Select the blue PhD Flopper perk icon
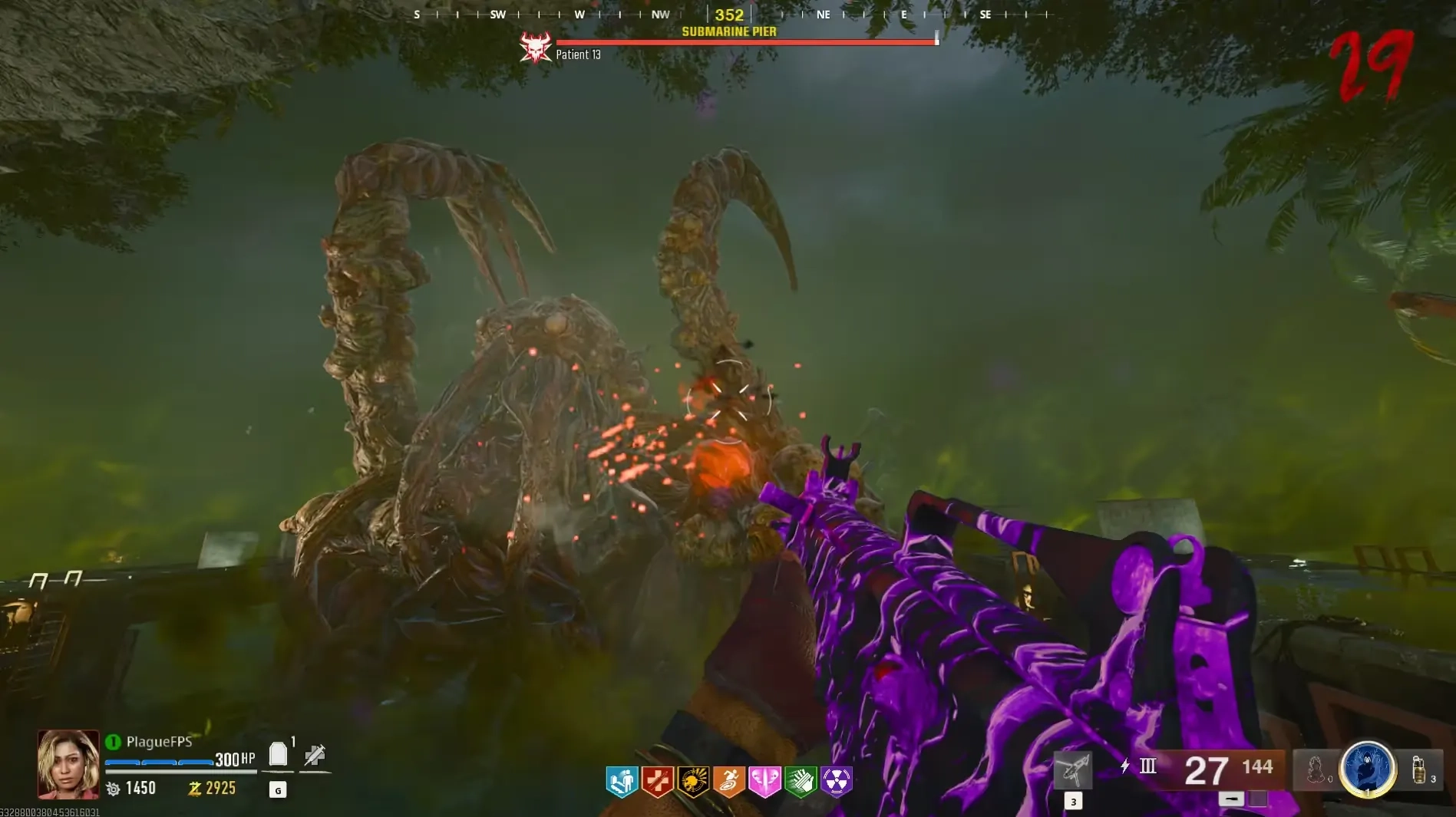The image size is (1456, 817). [x=622, y=781]
